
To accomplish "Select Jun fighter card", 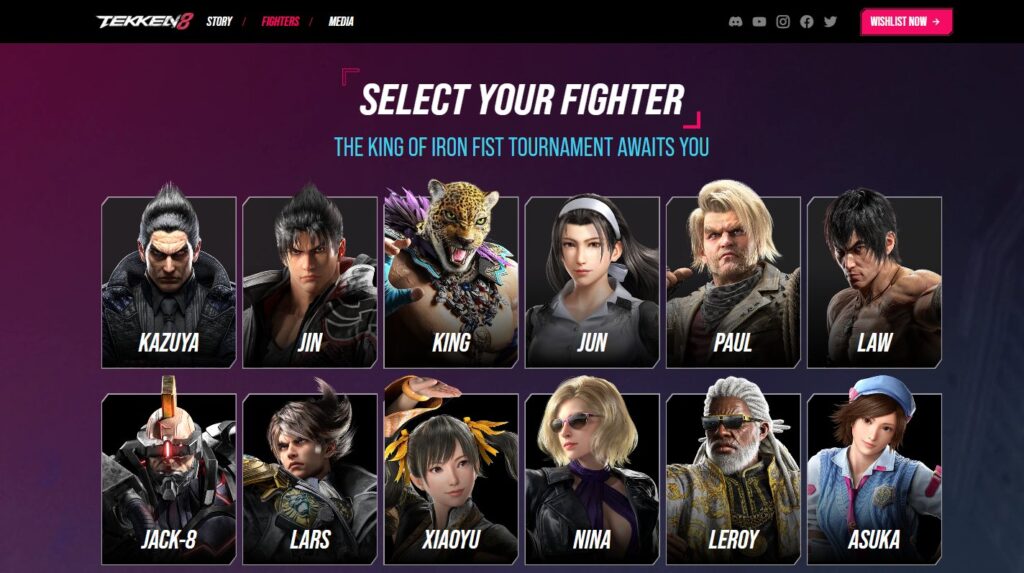I will tap(592, 282).
